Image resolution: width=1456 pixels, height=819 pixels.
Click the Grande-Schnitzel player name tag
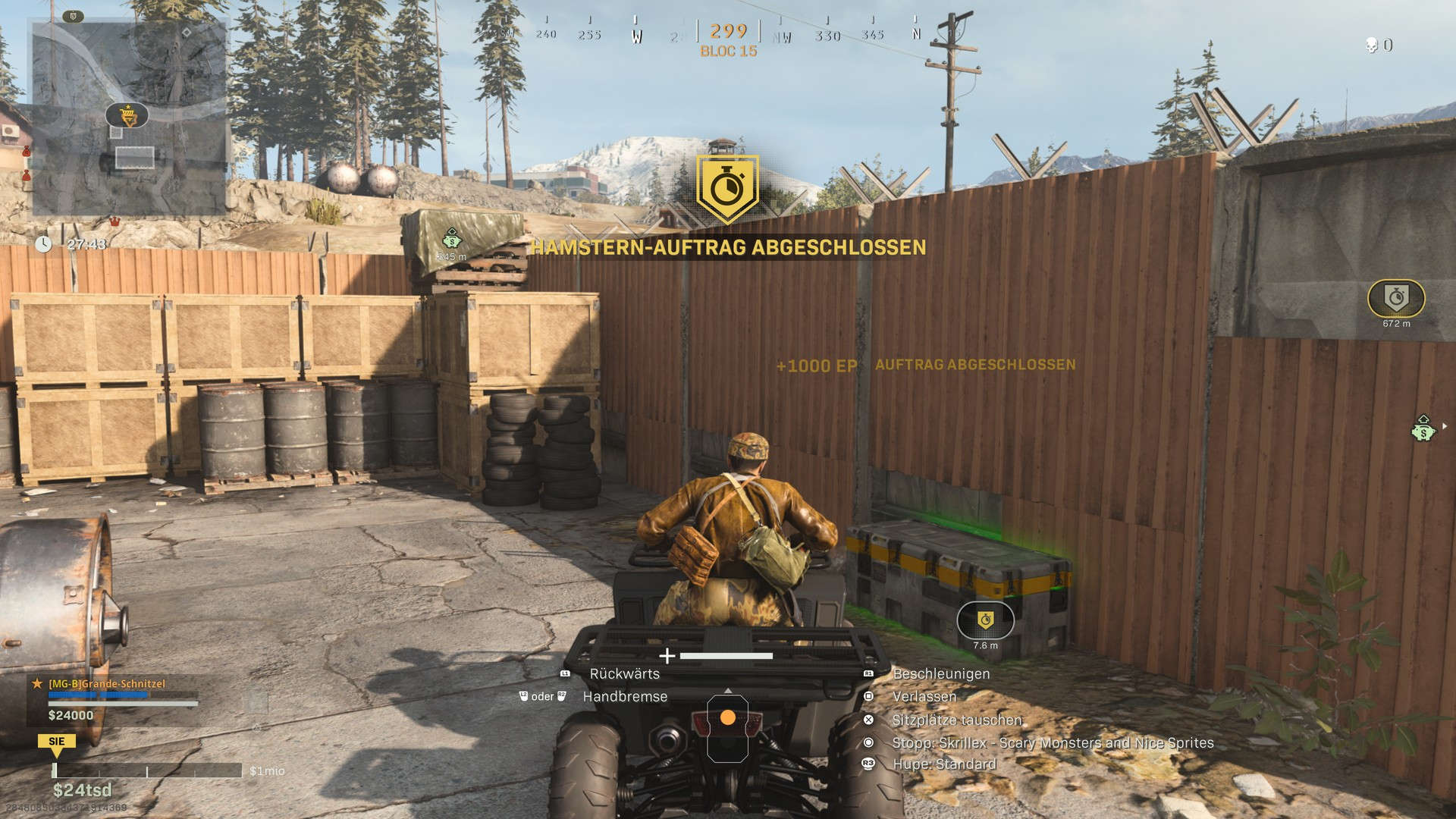pos(107,684)
